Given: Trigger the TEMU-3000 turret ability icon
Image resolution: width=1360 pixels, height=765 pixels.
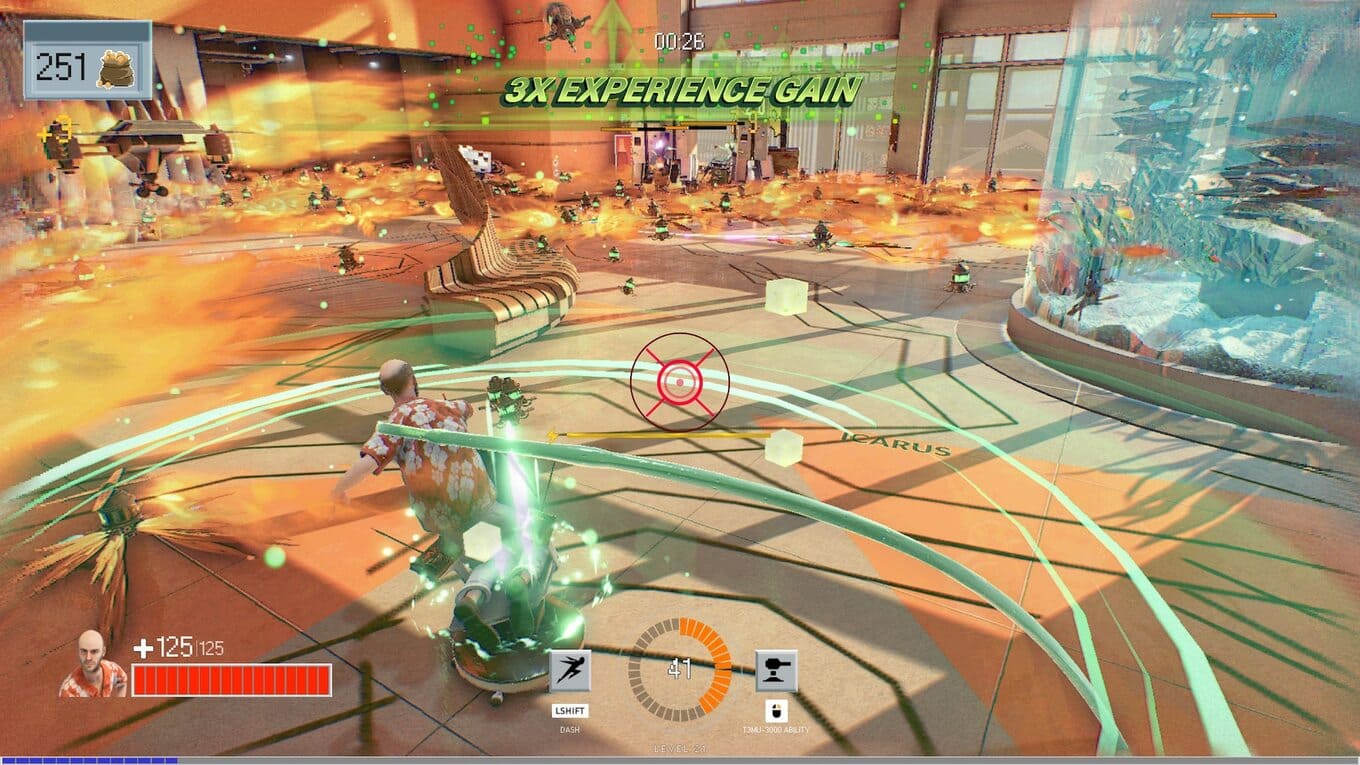Looking at the screenshot, I should (x=776, y=671).
